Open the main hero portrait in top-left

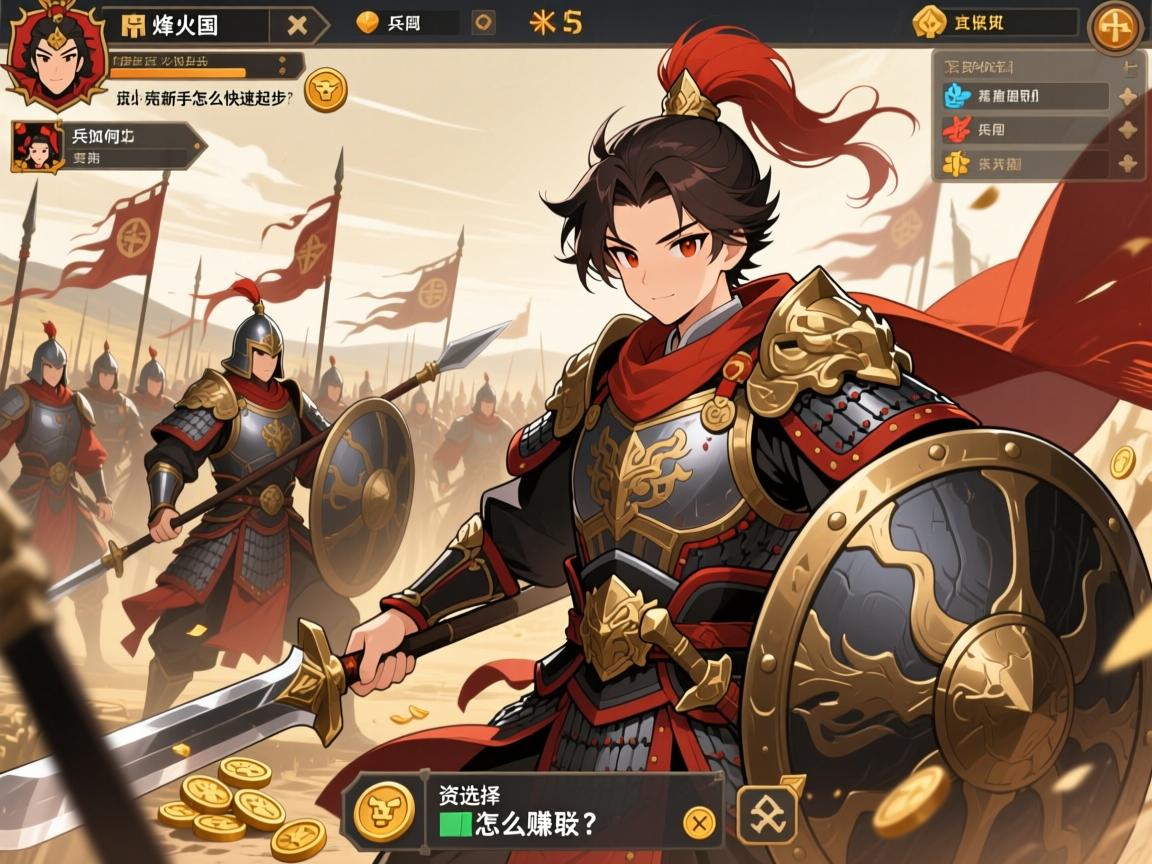pyautogui.click(x=55, y=57)
